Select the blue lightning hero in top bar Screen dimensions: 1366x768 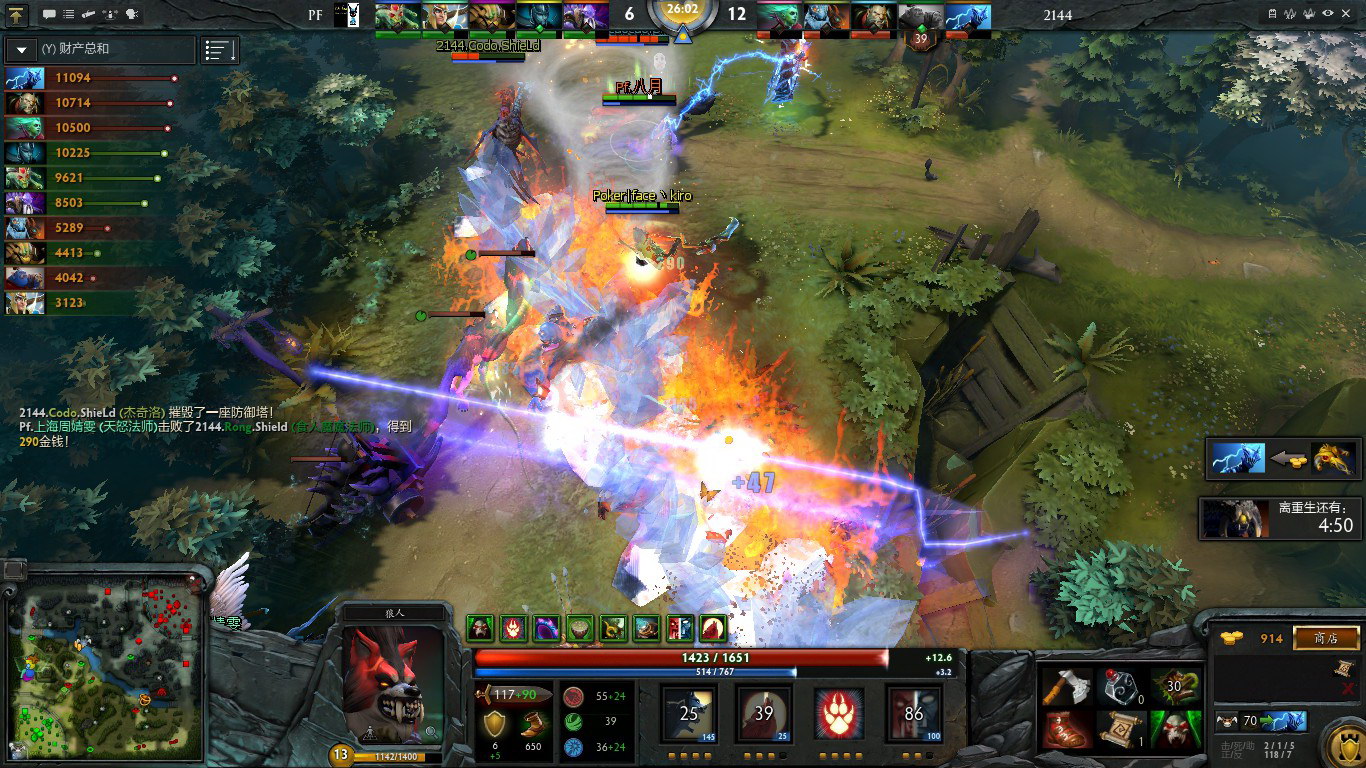(x=967, y=17)
